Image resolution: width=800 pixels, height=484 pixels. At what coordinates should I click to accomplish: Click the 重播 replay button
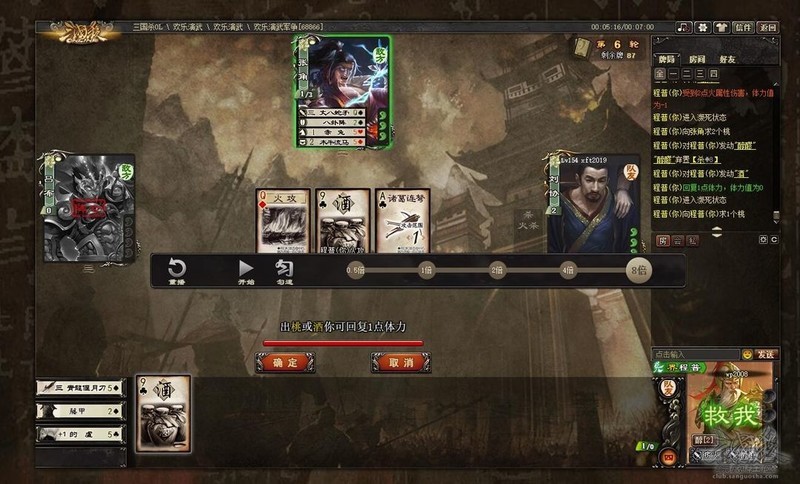pyautogui.click(x=176, y=271)
